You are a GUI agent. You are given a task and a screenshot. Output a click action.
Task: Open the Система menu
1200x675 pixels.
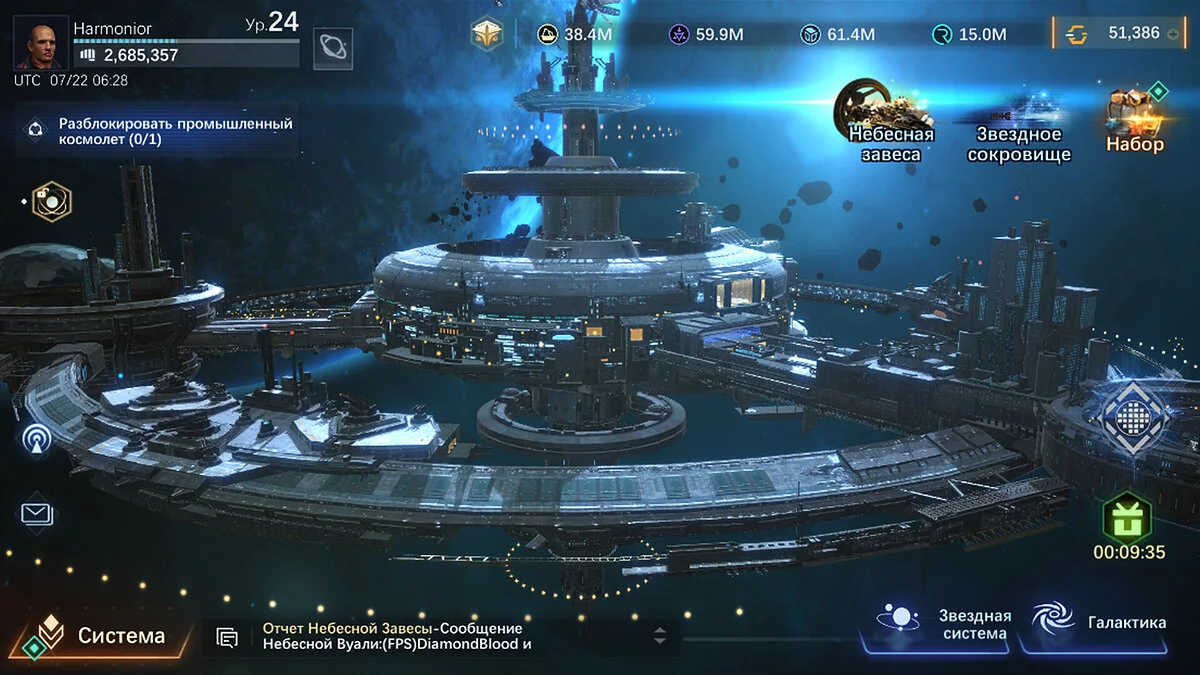(100, 635)
